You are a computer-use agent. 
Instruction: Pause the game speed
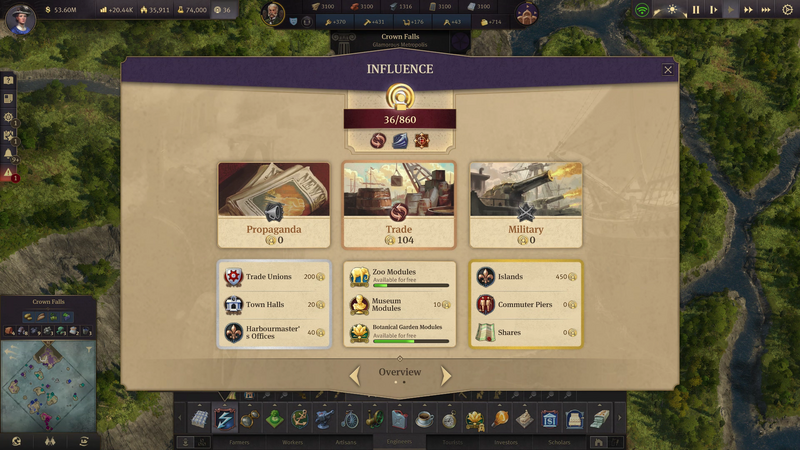(x=696, y=10)
